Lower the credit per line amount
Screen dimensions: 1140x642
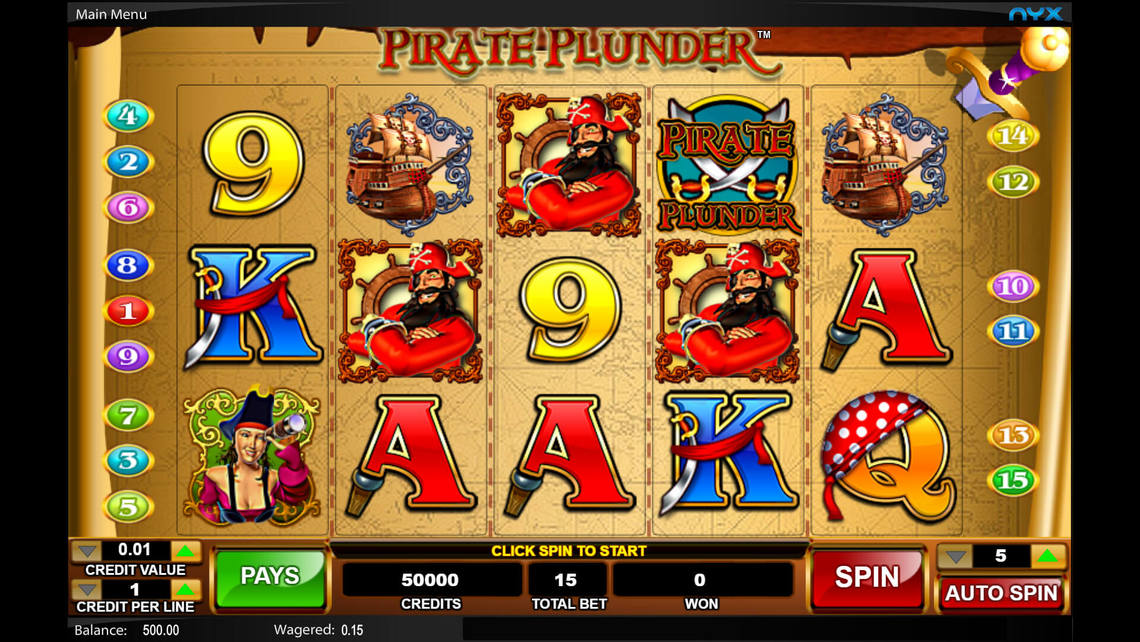(87, 590)
